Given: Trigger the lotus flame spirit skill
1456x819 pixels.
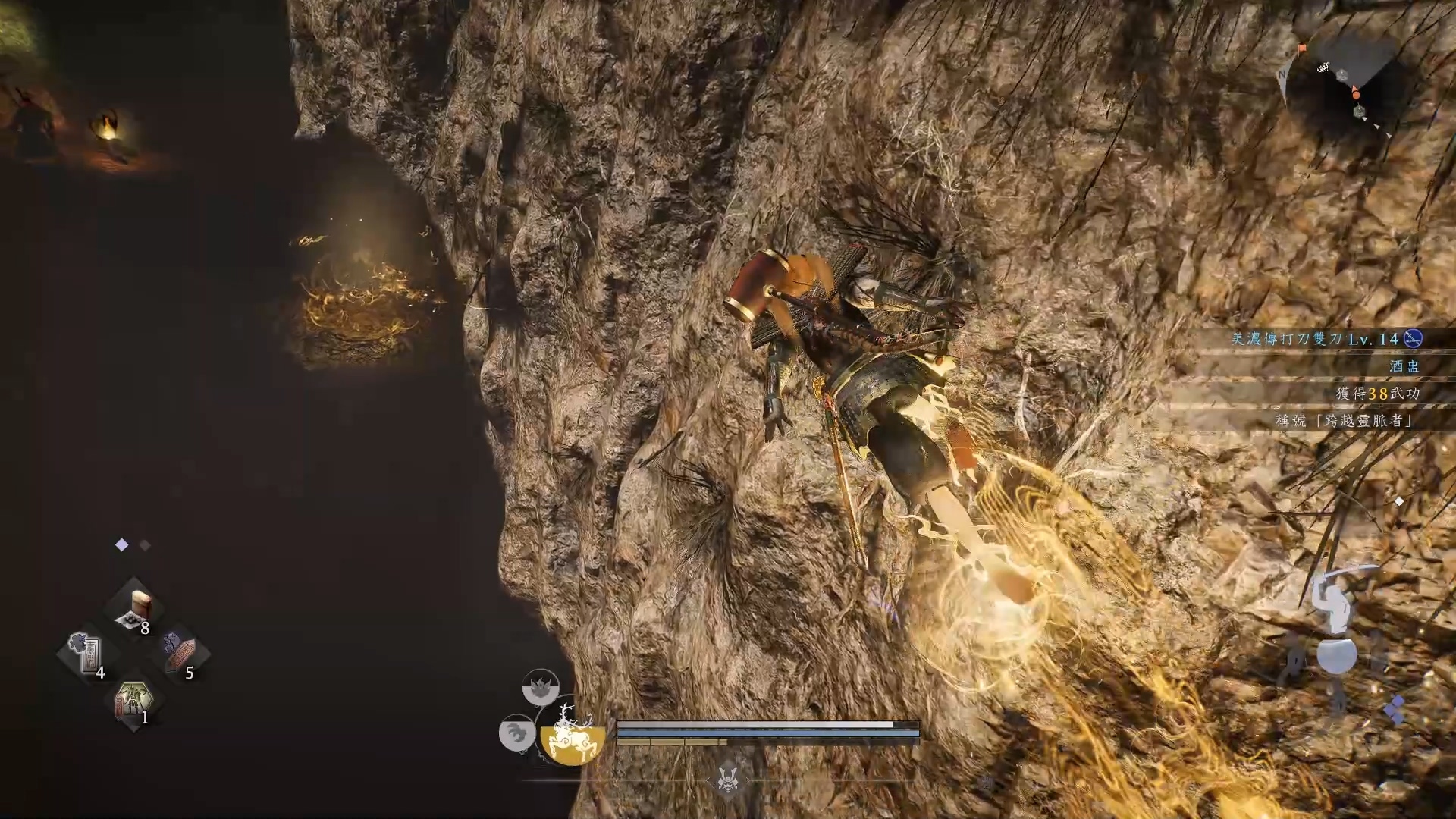Looking at the screenshot, I should pyautogui.click(x=541, y=688).
